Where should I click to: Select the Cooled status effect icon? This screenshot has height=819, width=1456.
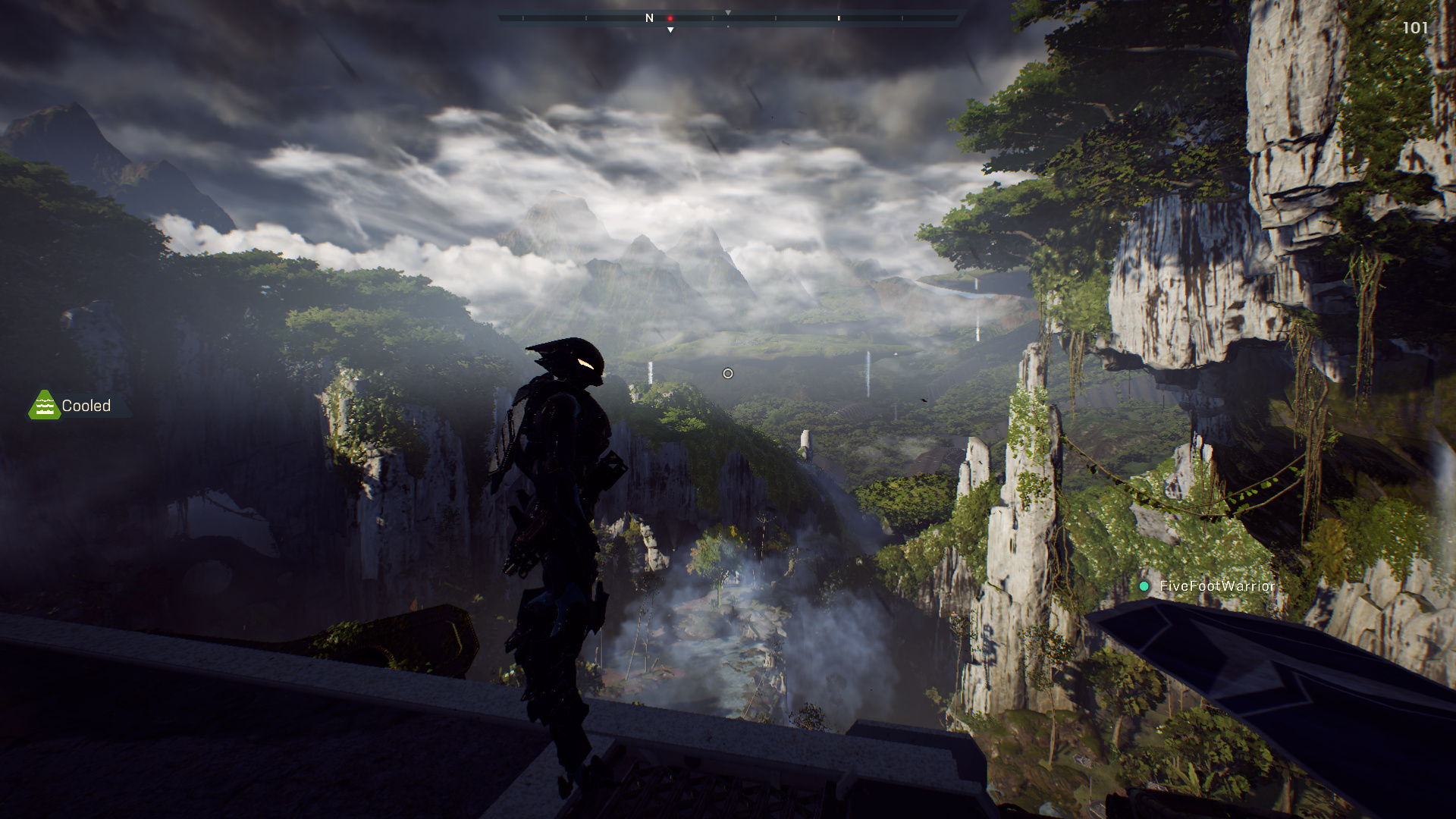(44, 406)
